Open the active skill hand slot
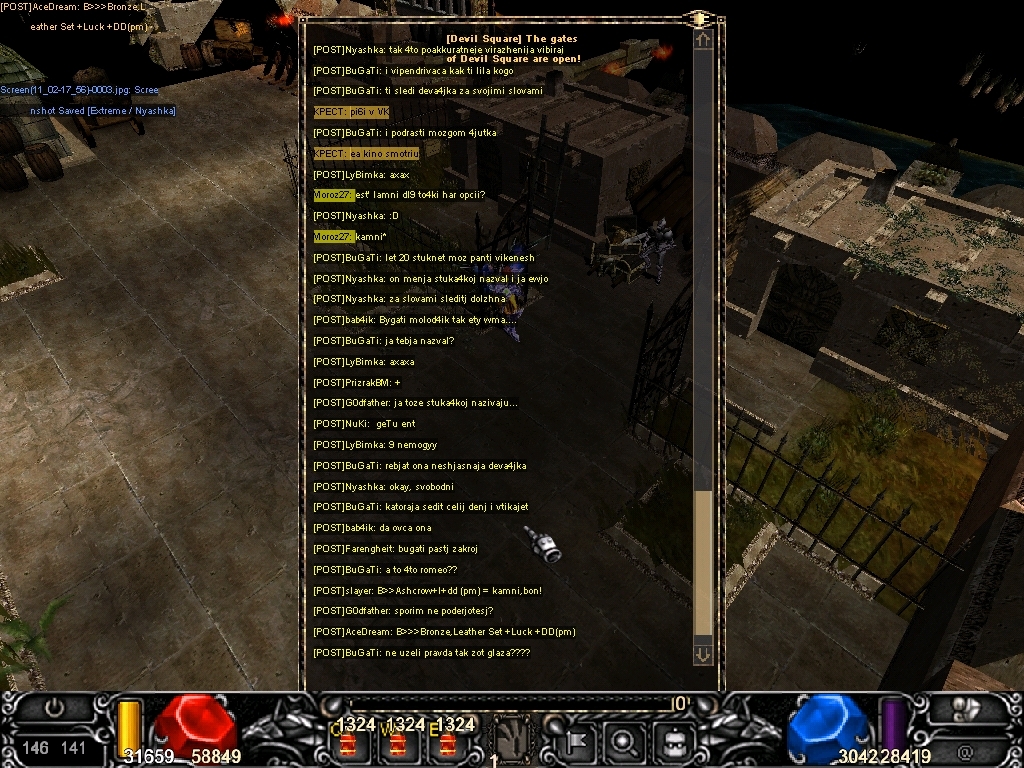The height and width of the screenshot is (768, 1024). (x=513, y=740)
